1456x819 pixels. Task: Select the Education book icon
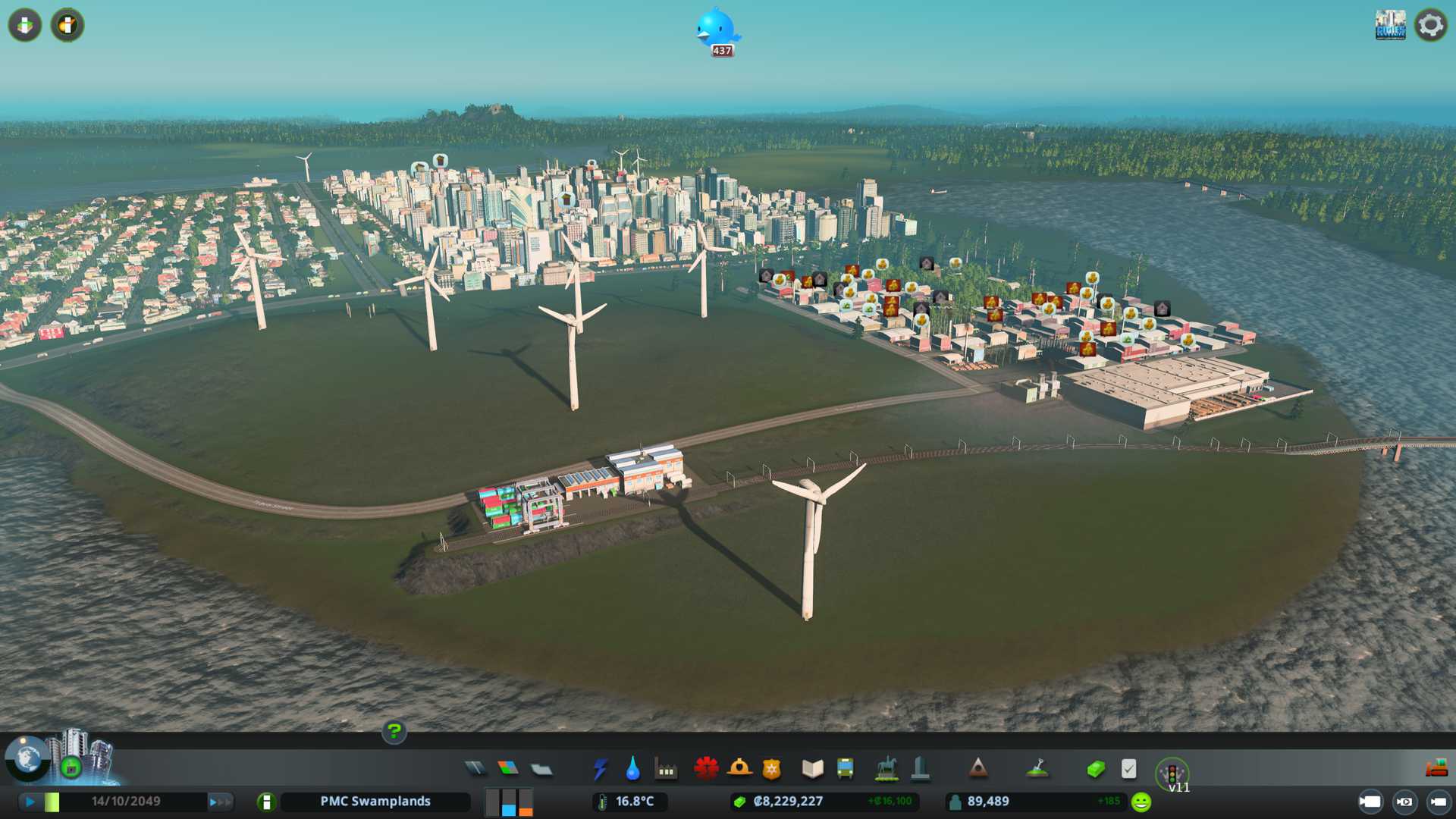pos(812,769)
